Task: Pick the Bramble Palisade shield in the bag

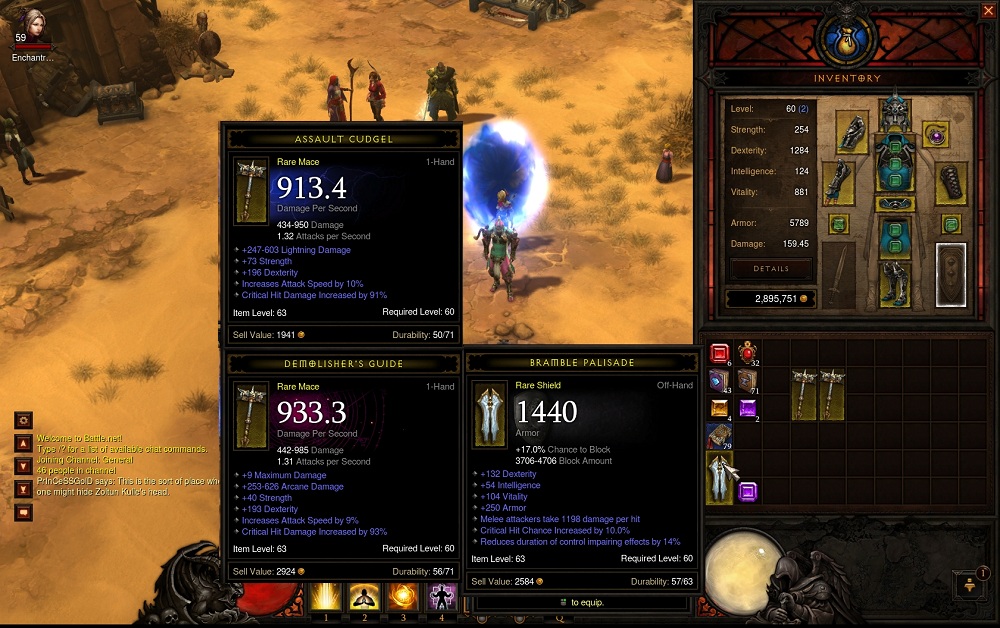Action: click(719, 477)
